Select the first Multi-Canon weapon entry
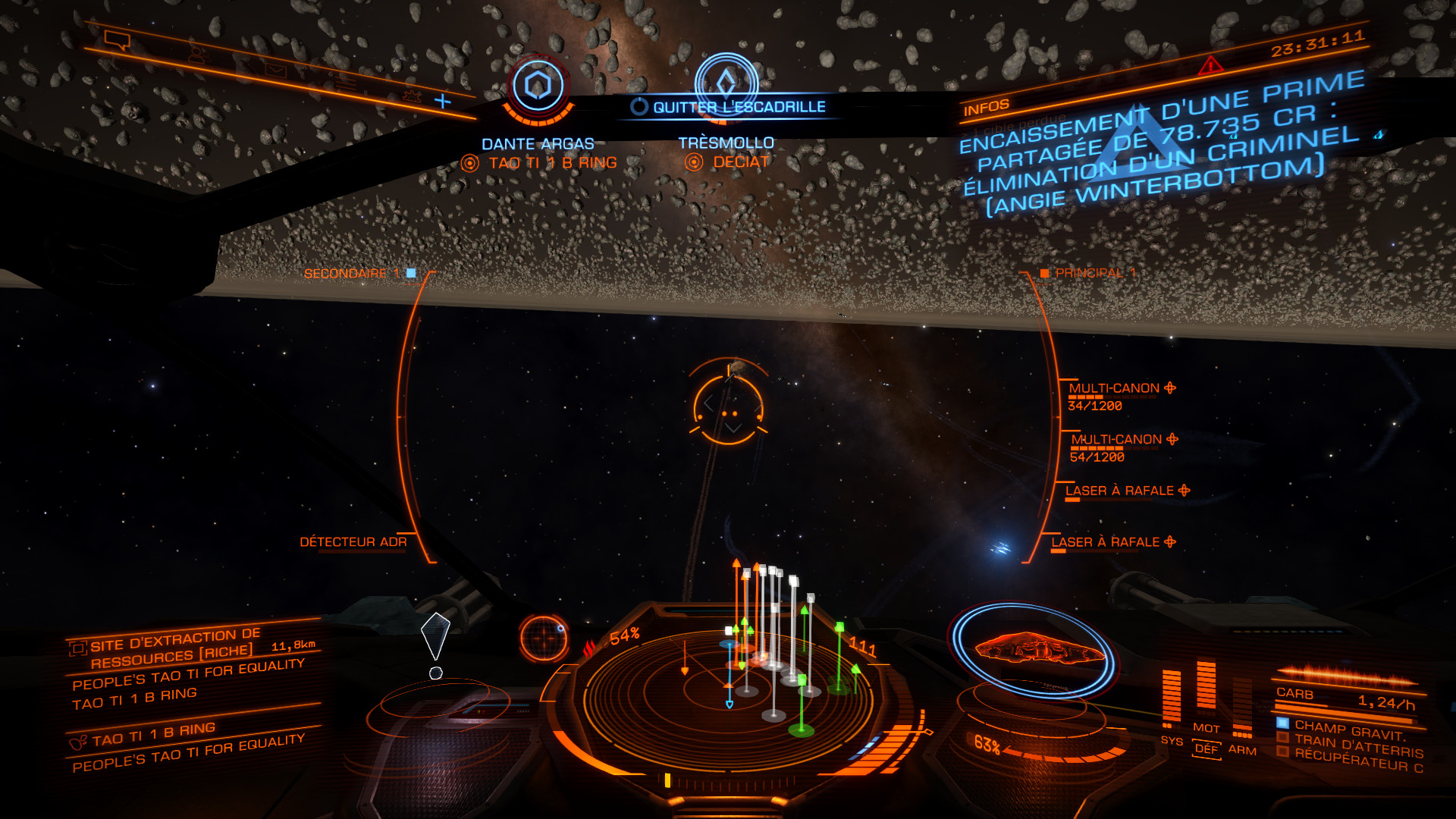1456x819 pixels. (1114, 388)
